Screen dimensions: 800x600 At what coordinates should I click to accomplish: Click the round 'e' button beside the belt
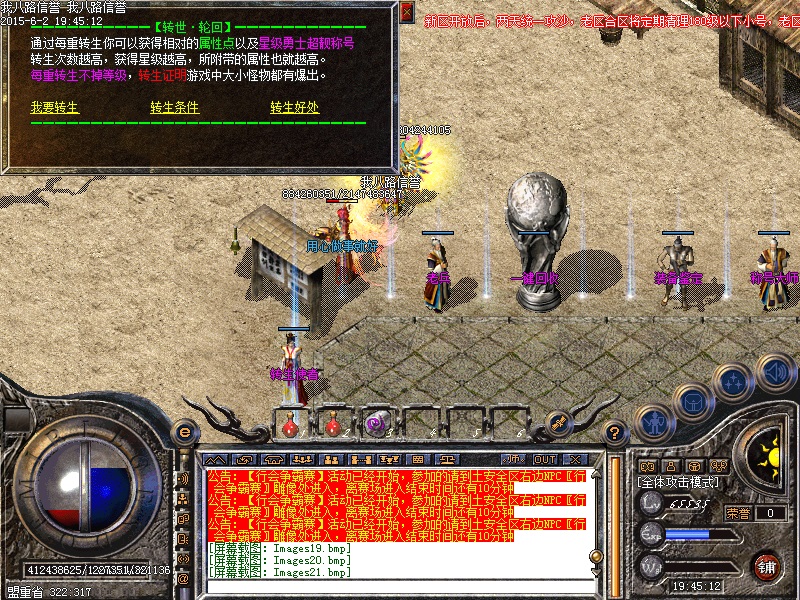[x=184, y=432]
